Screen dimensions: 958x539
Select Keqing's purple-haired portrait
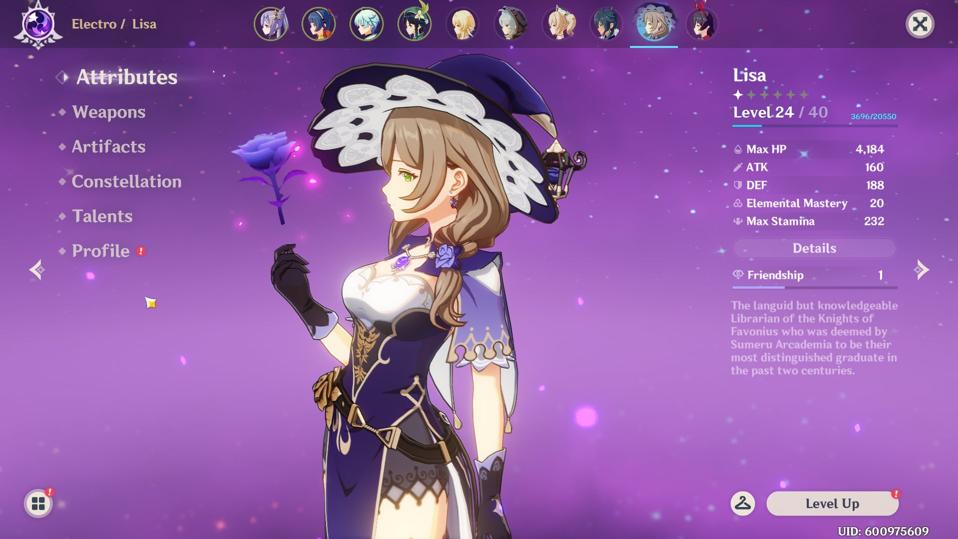coord(271,24)
